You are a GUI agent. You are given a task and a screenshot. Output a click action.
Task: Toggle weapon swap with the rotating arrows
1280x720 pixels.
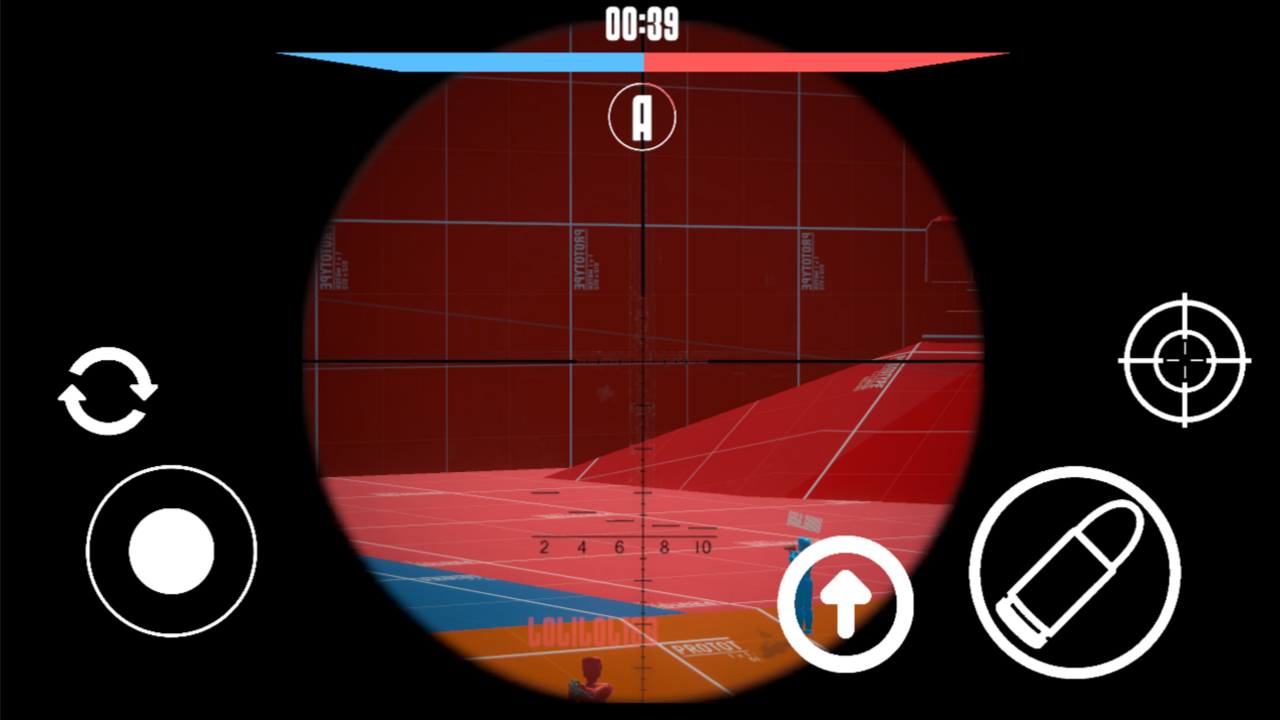click(x=110, y=390)
